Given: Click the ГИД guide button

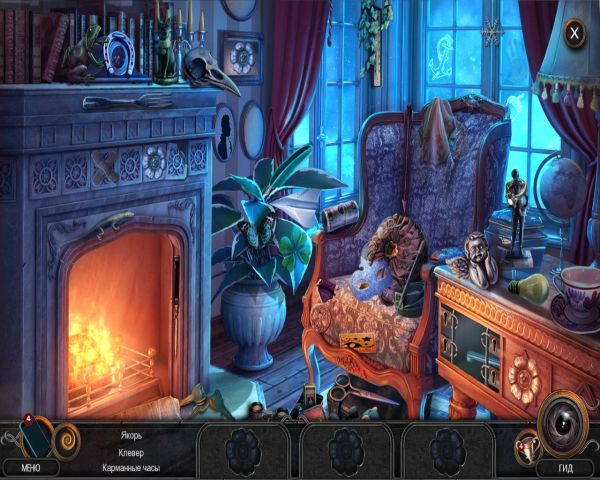Looking at the screenshot, I should [564, 468].
